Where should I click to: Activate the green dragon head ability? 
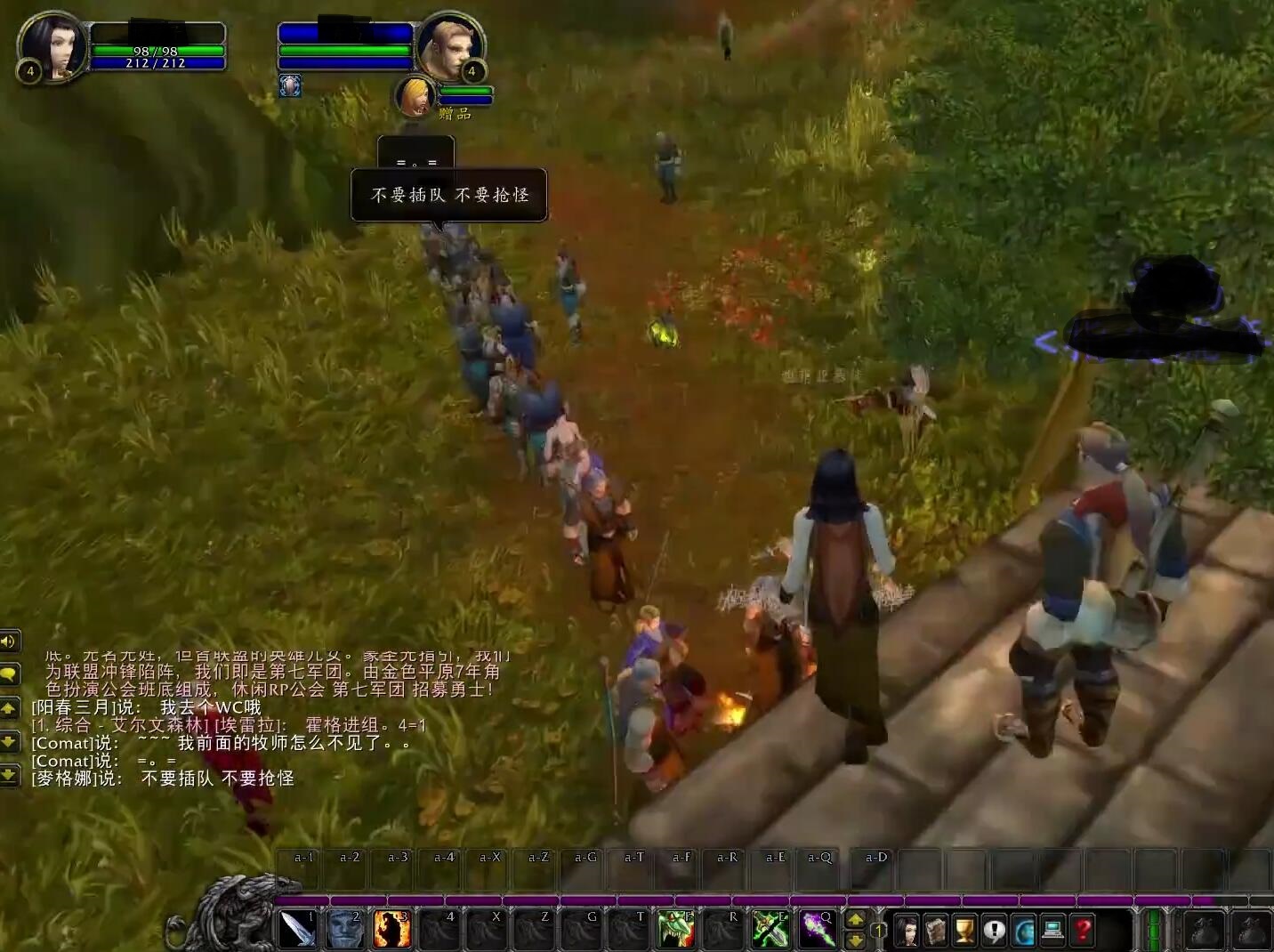676,930
